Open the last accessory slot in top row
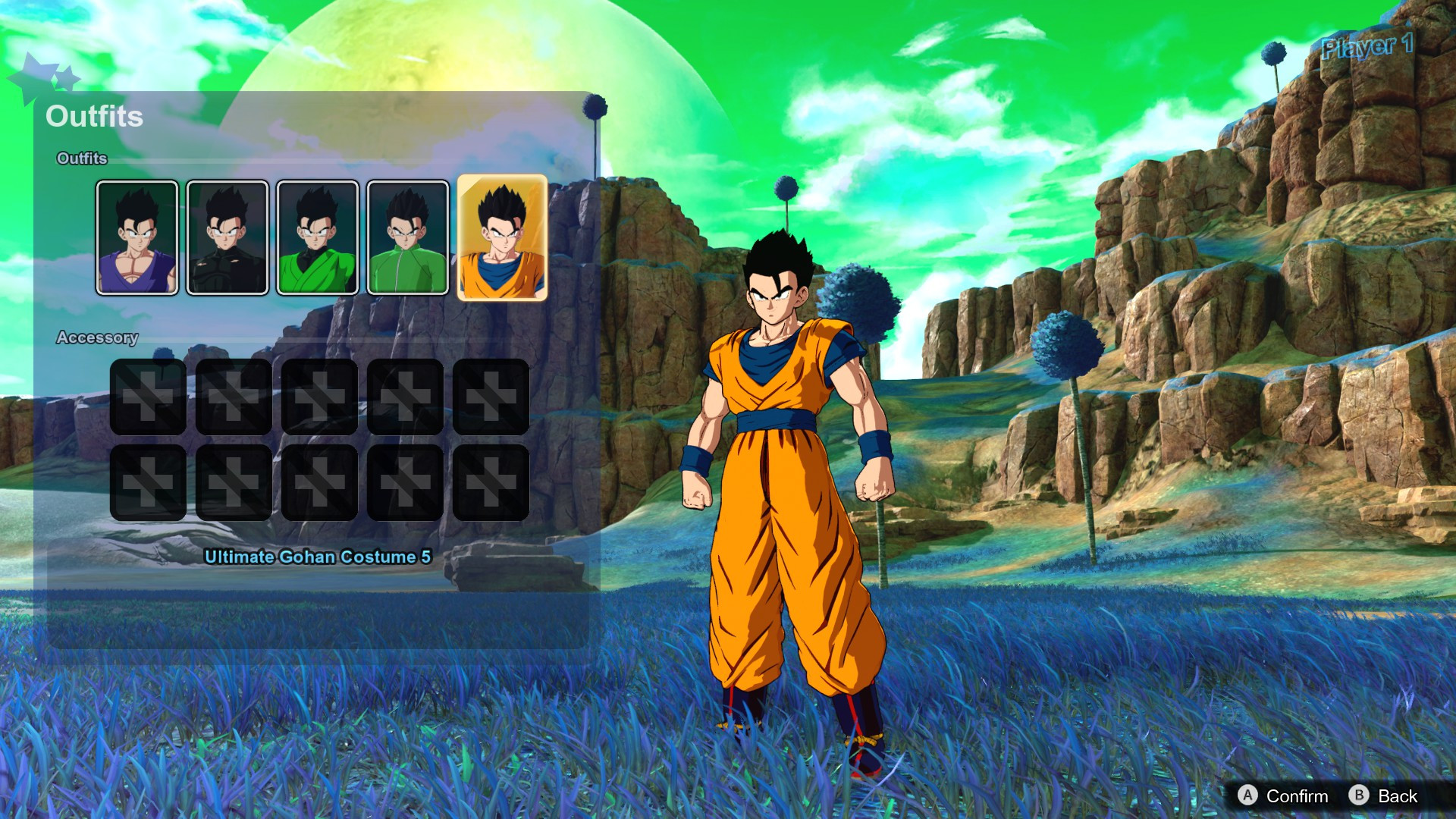Screen dimensions: 1456x819 (490, 397)
